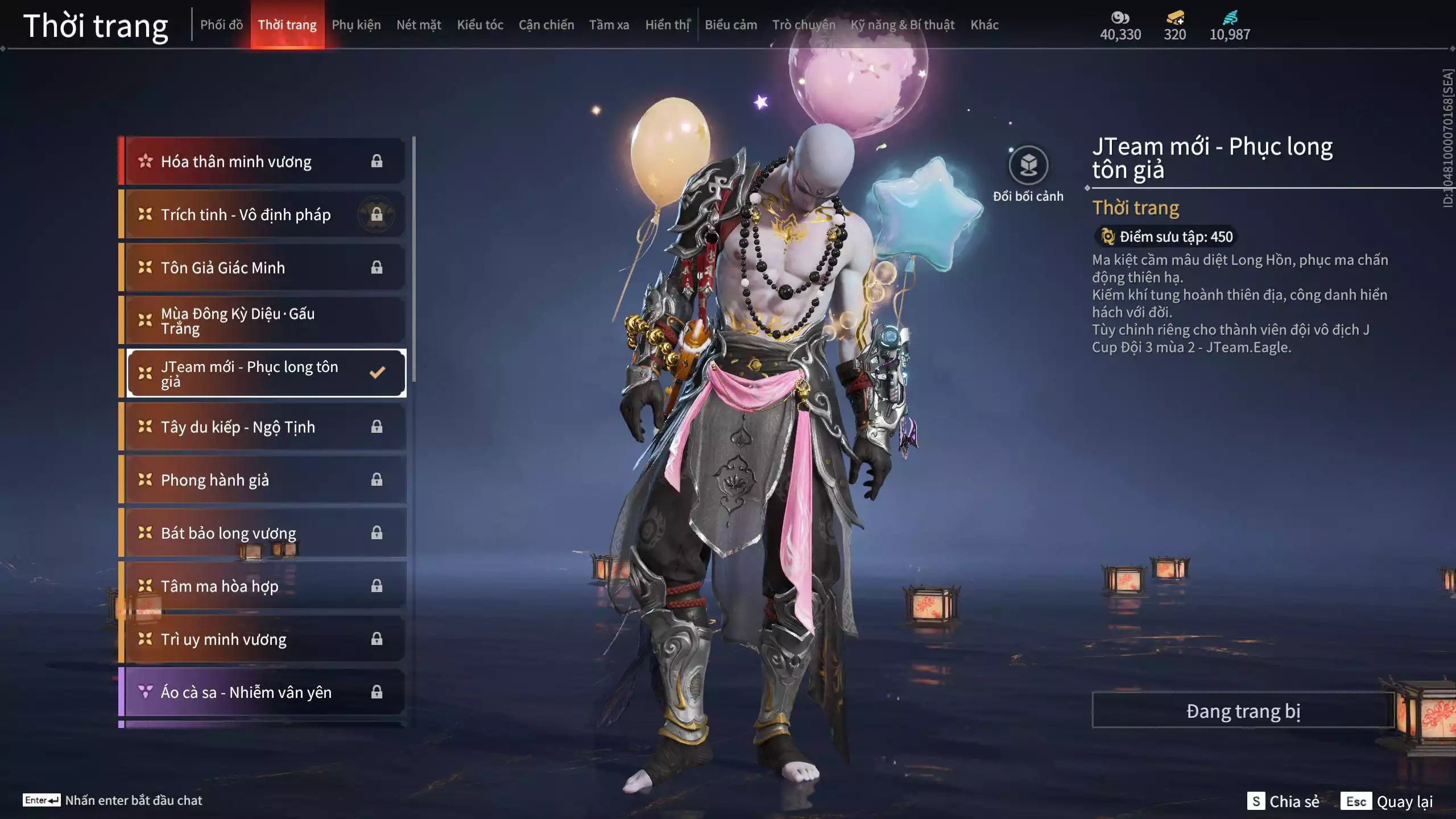Viewport: 1456px width, 819px height.
Task: Select the Khác tab
Action: coord(984,25)
